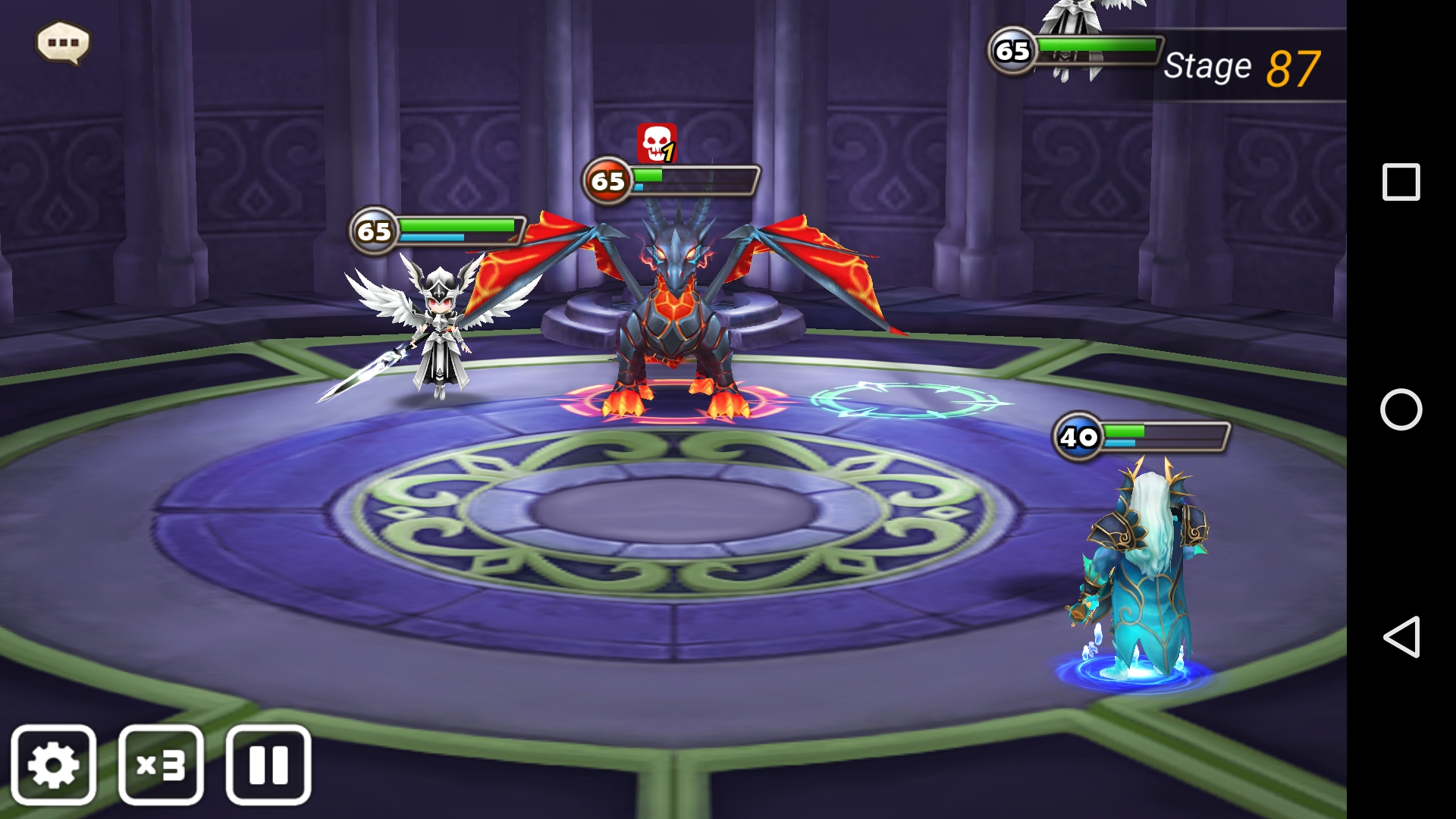Pause the battle
The width and height of the screenshot is (1456, 819).
point(268,764)
